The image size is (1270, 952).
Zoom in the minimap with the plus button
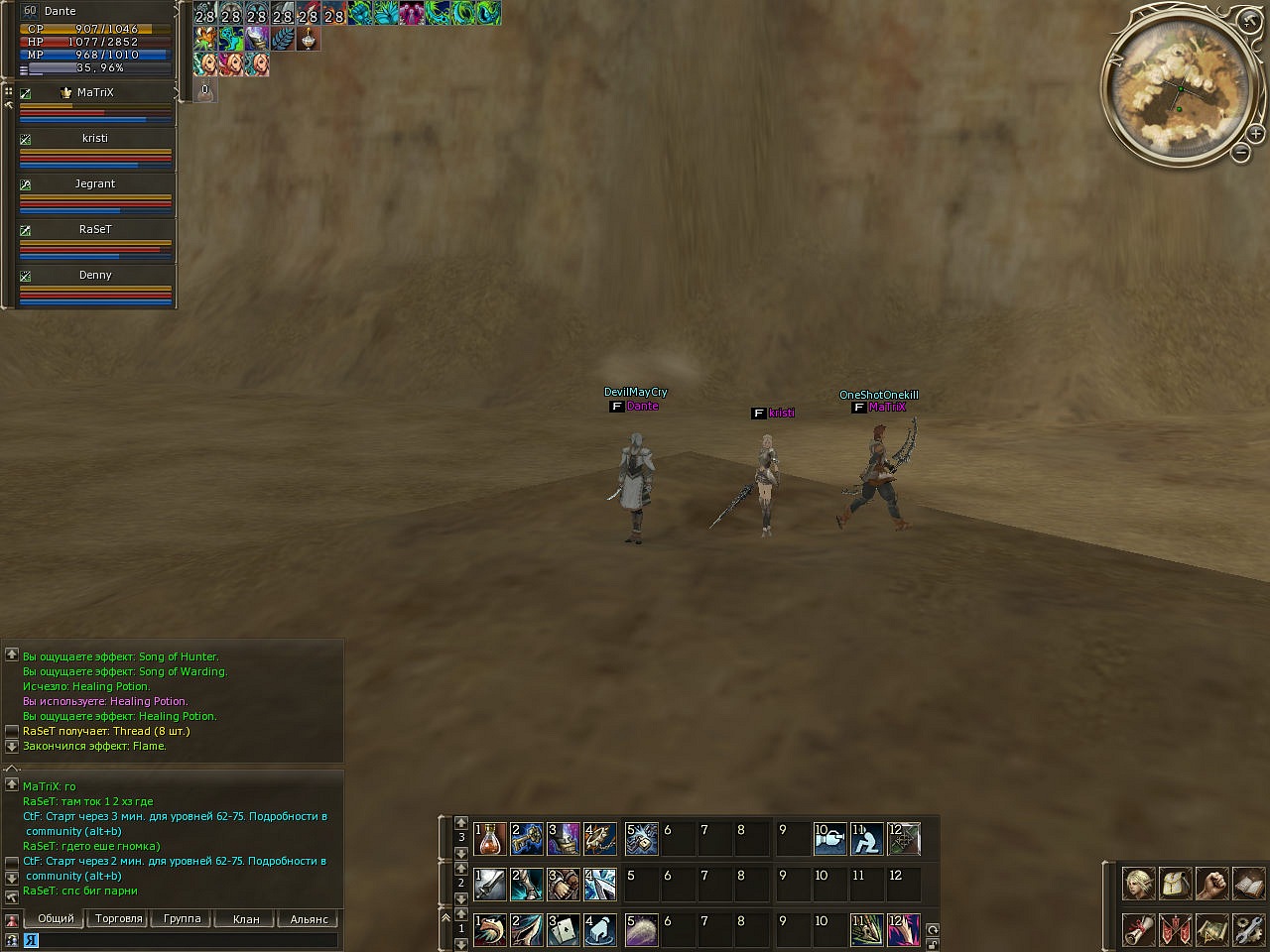pyautogui.click(x=1255, y=134)
